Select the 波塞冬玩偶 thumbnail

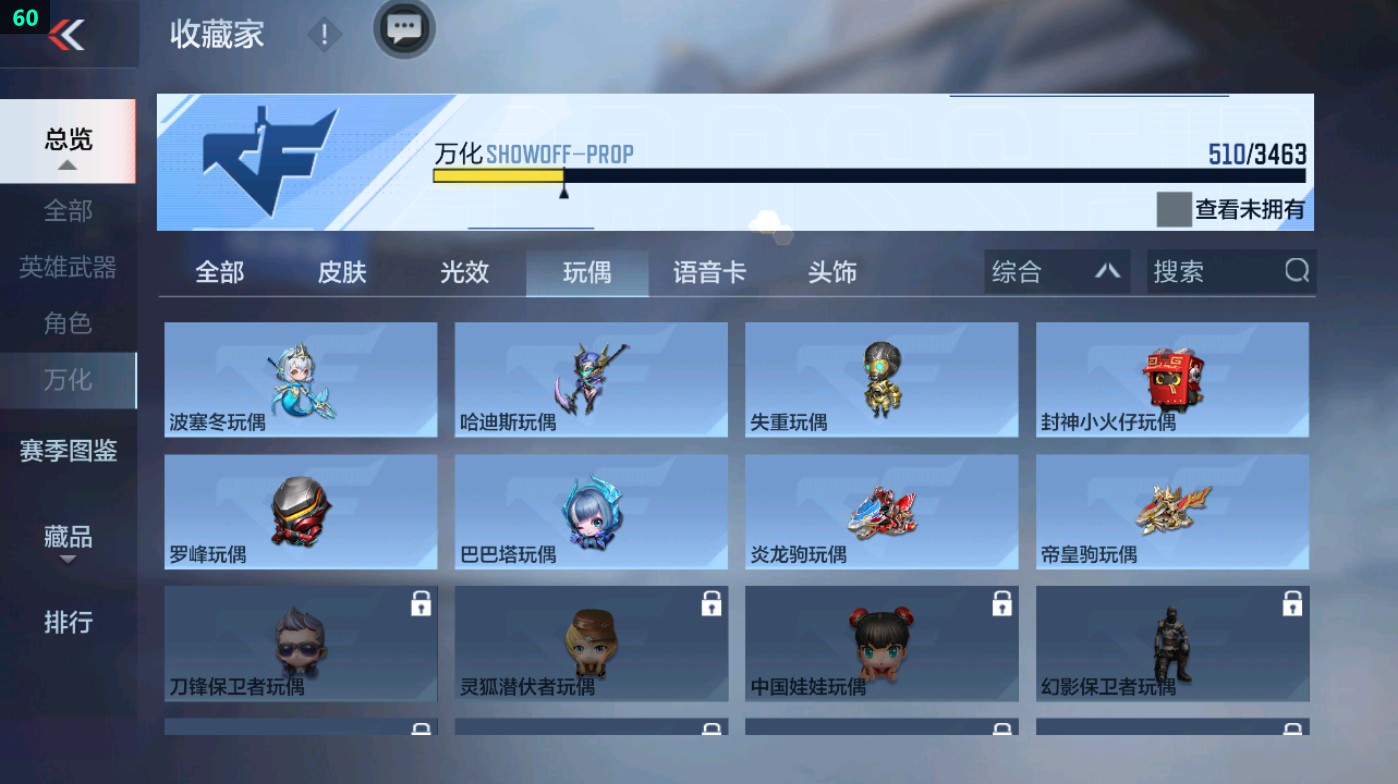pyautogui.click(x=300, y=380)
